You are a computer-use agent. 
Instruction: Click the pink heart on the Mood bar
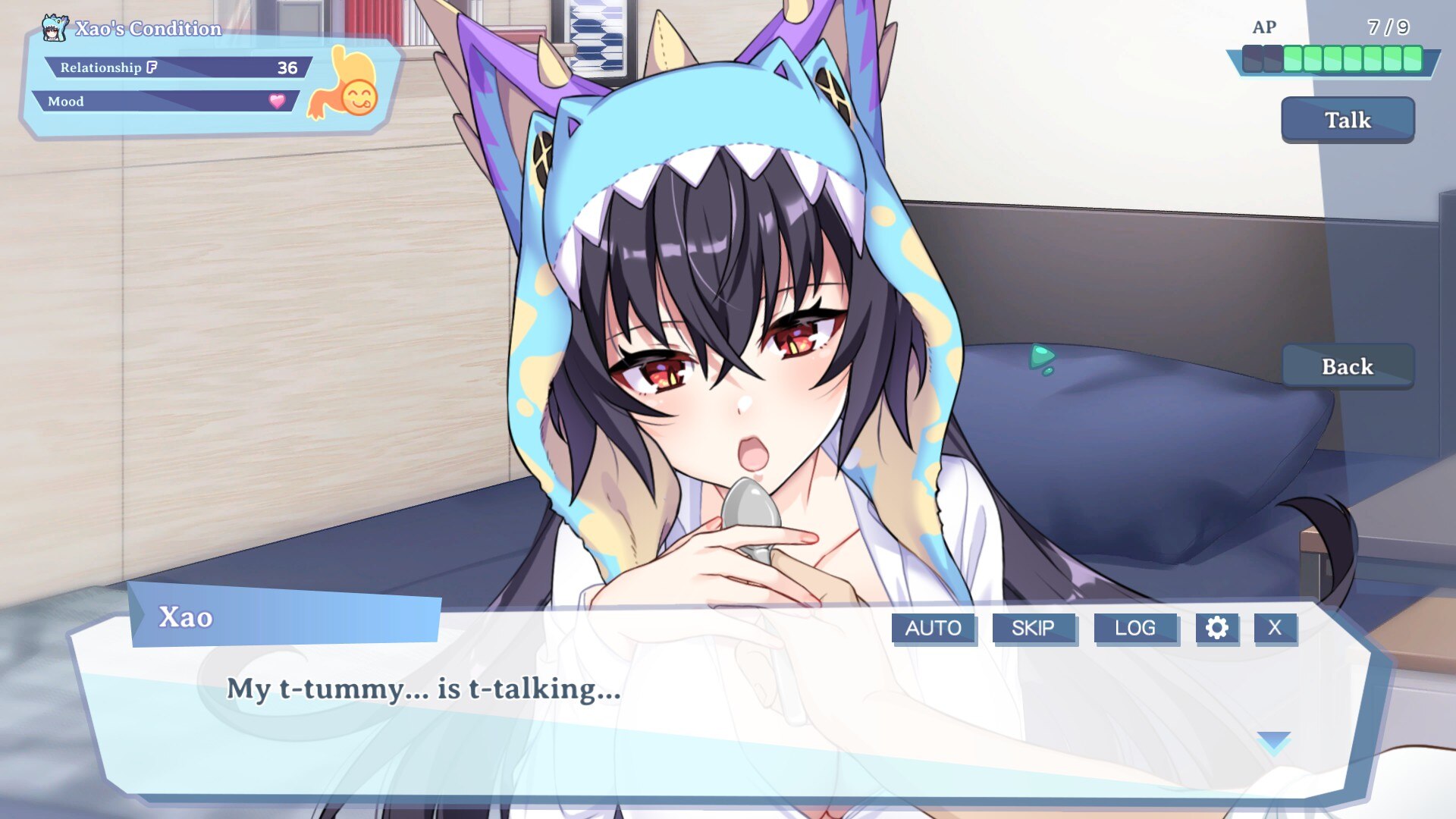276,100
